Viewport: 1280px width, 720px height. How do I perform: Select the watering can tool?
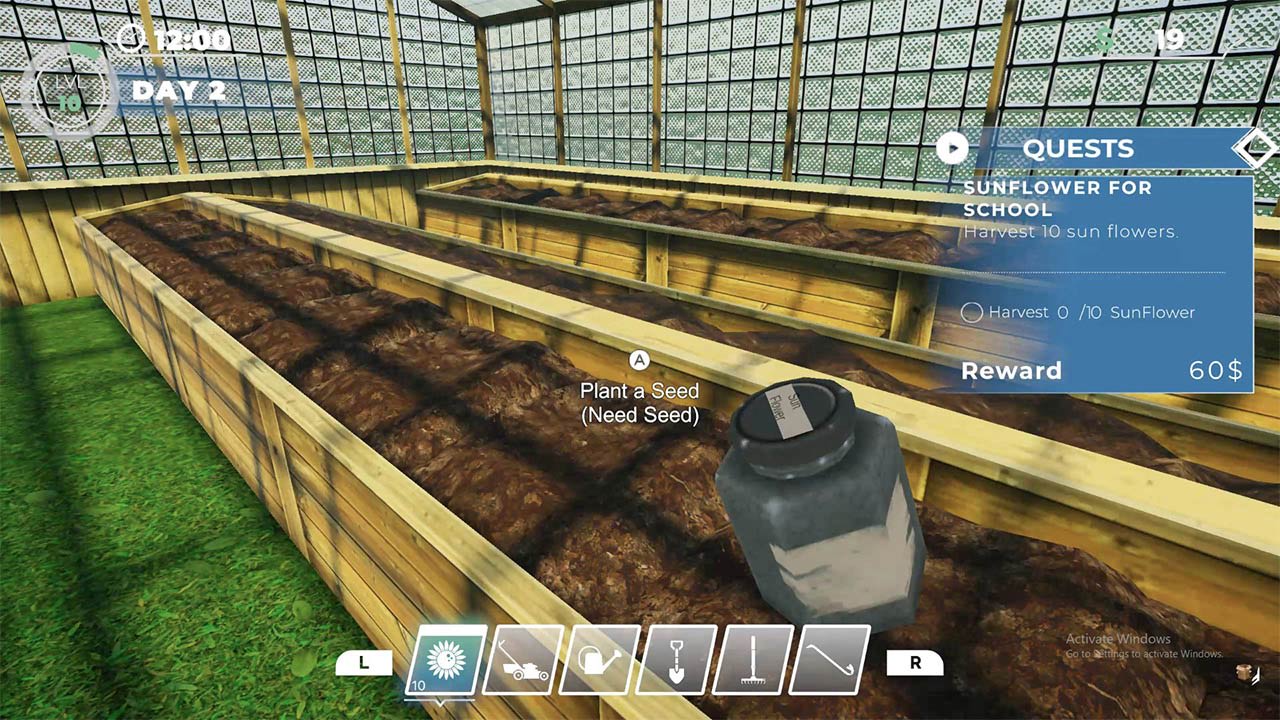pos(596,662)
